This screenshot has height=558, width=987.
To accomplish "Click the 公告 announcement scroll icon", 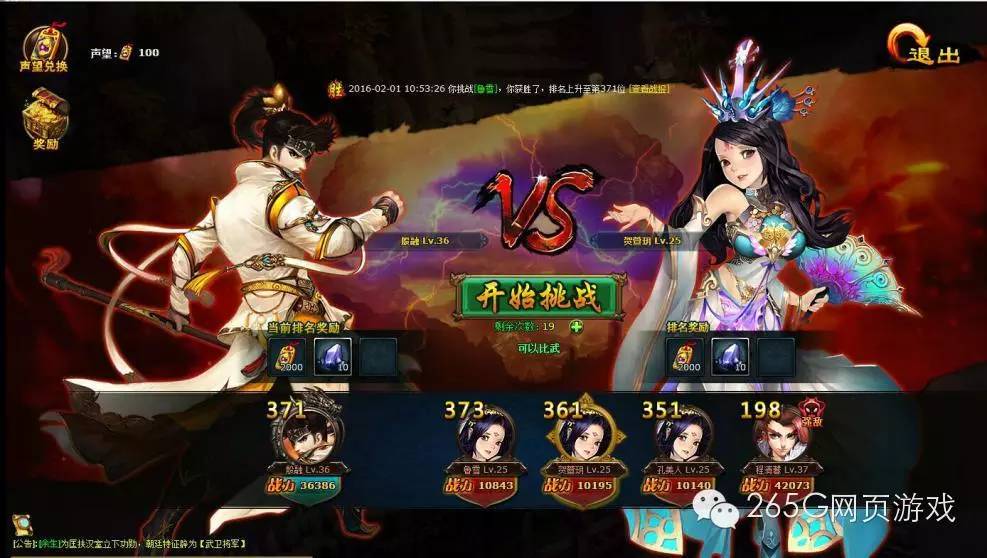I will 22,526.
